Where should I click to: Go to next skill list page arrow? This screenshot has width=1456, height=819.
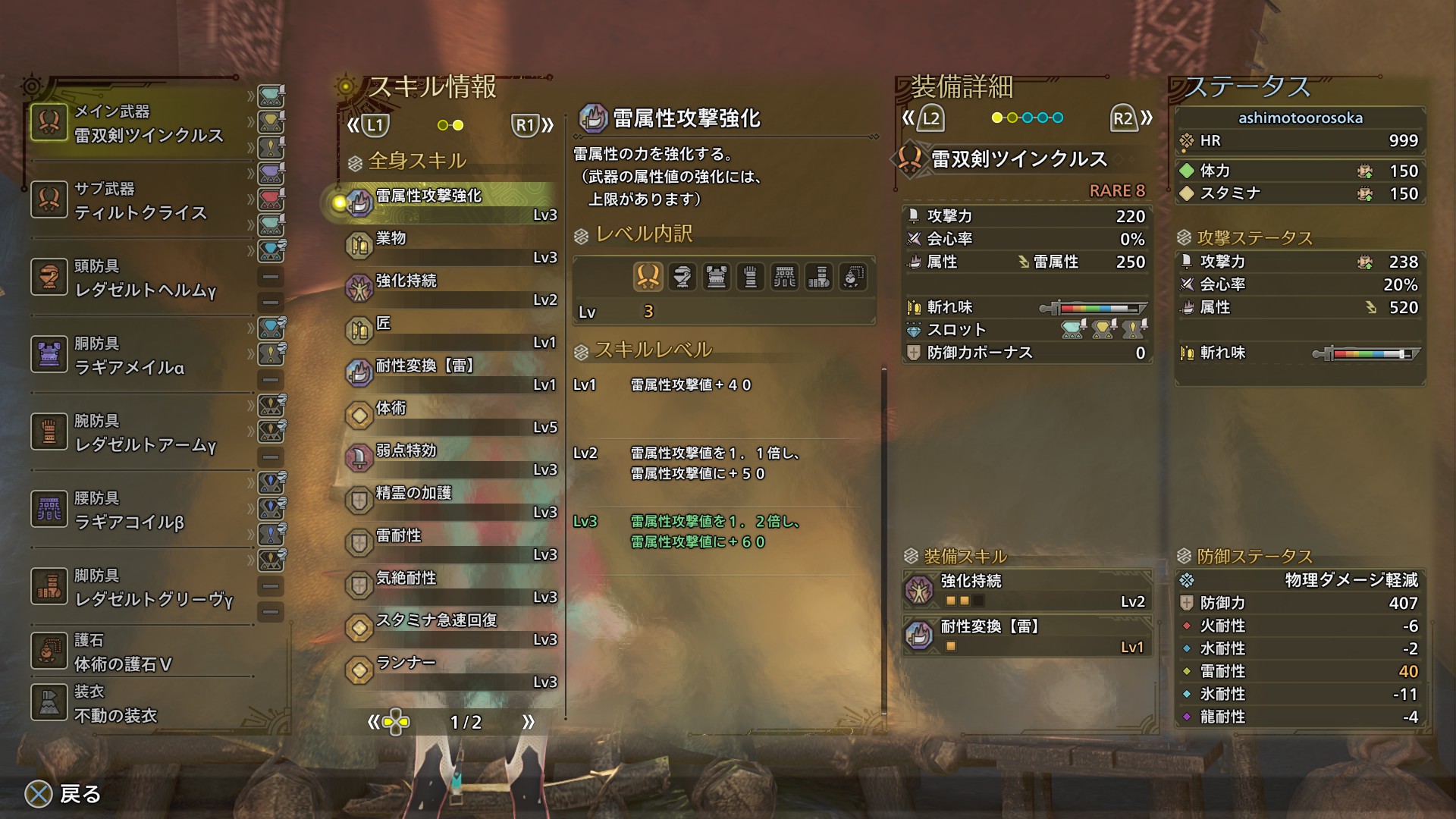529,722
